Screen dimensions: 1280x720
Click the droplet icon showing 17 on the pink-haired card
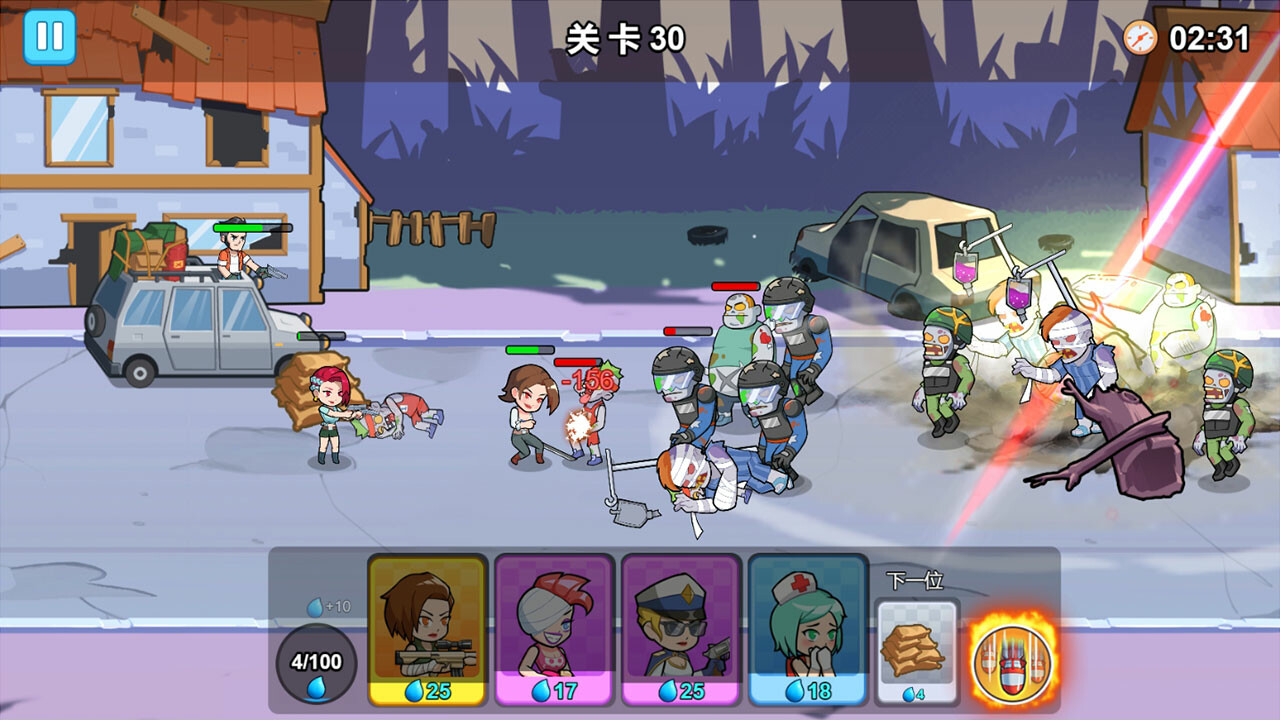tap(543, 690)
